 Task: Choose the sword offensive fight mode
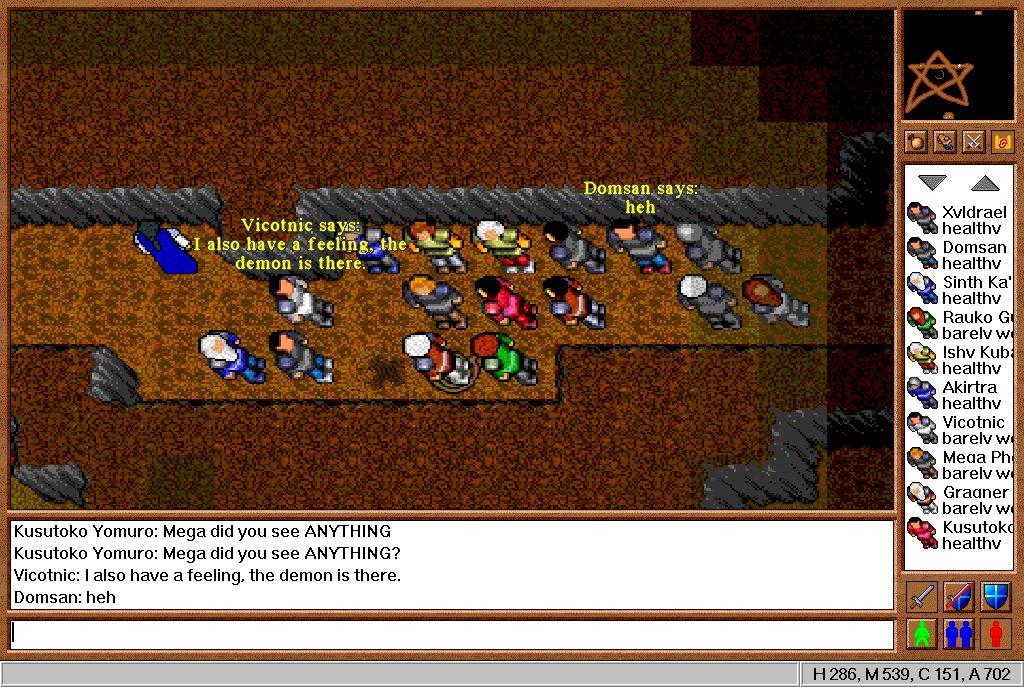click(921, 597)
